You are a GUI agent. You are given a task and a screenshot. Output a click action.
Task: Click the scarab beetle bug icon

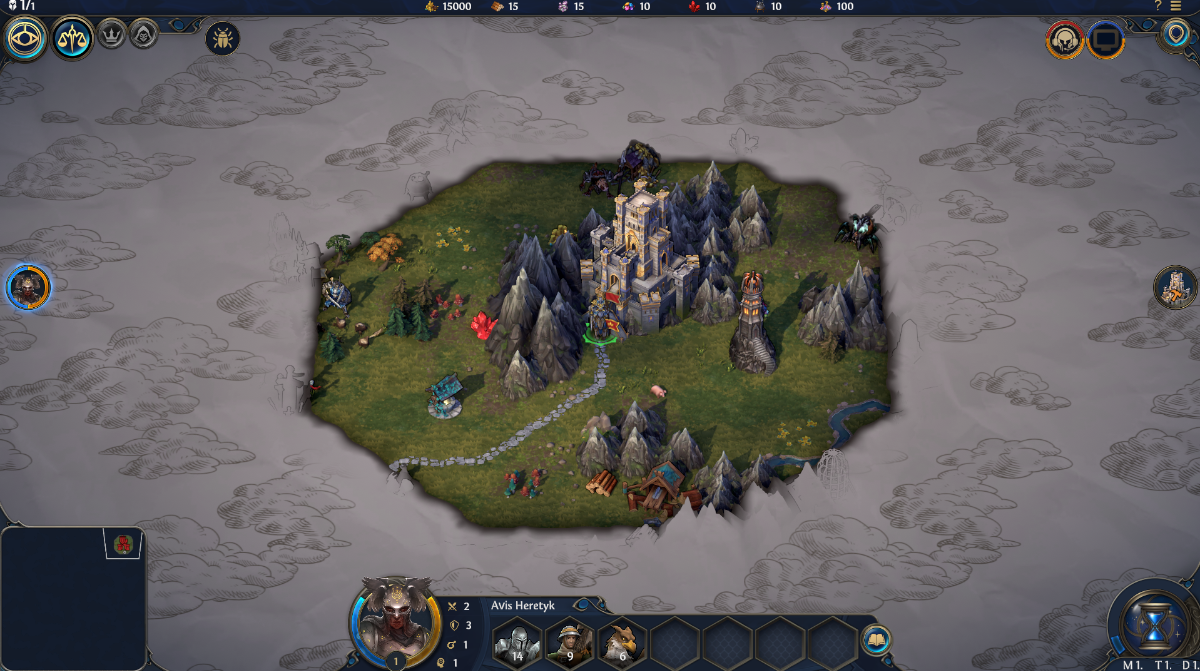pos(222,39)
